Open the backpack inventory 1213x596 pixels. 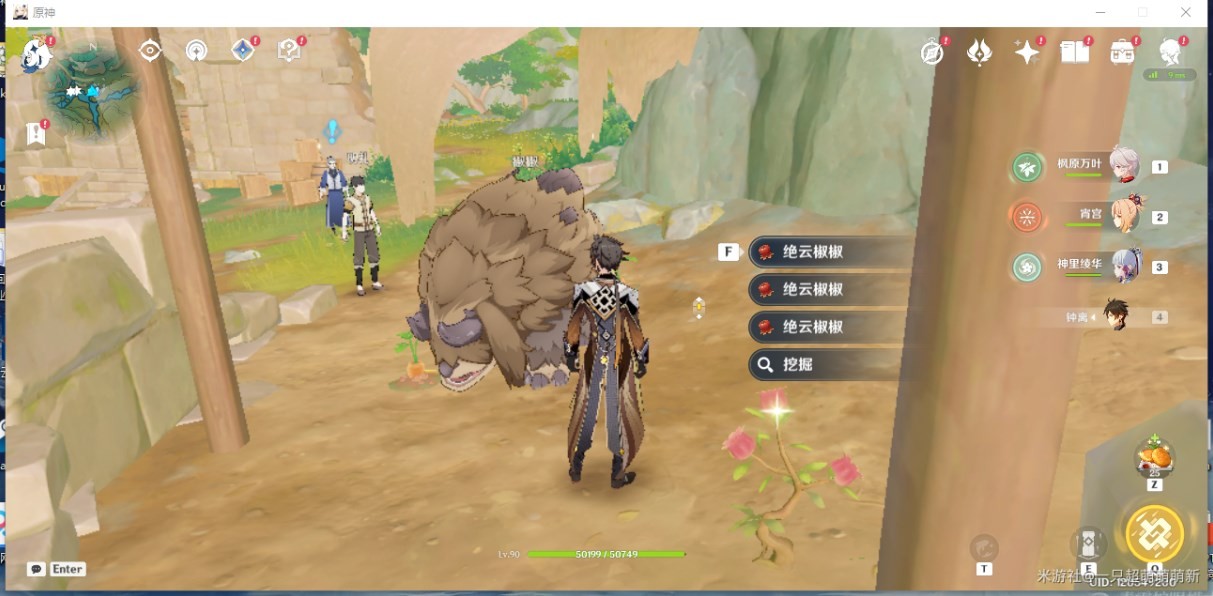point(1122,52)
